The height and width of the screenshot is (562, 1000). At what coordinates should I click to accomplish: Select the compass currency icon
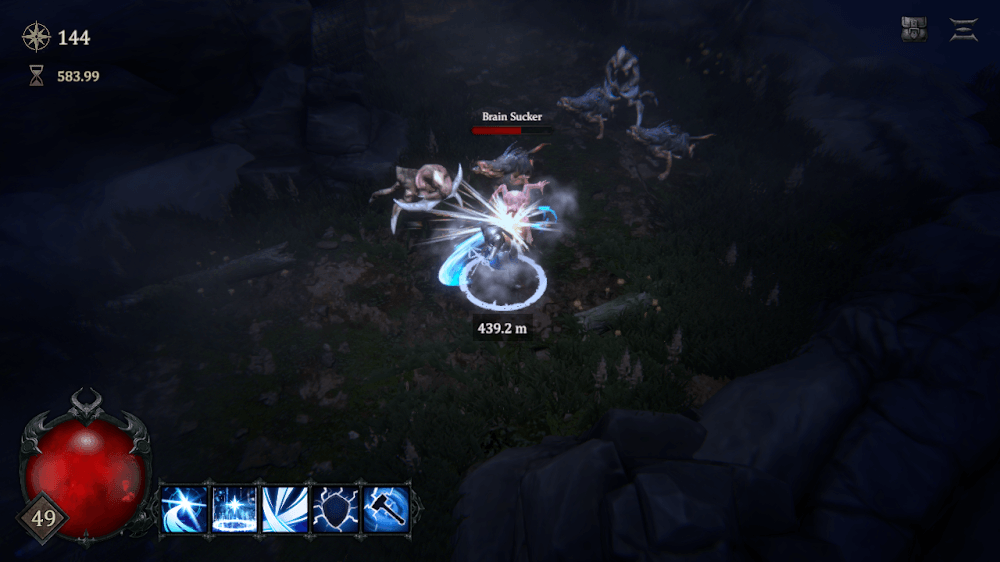point(36,38)
